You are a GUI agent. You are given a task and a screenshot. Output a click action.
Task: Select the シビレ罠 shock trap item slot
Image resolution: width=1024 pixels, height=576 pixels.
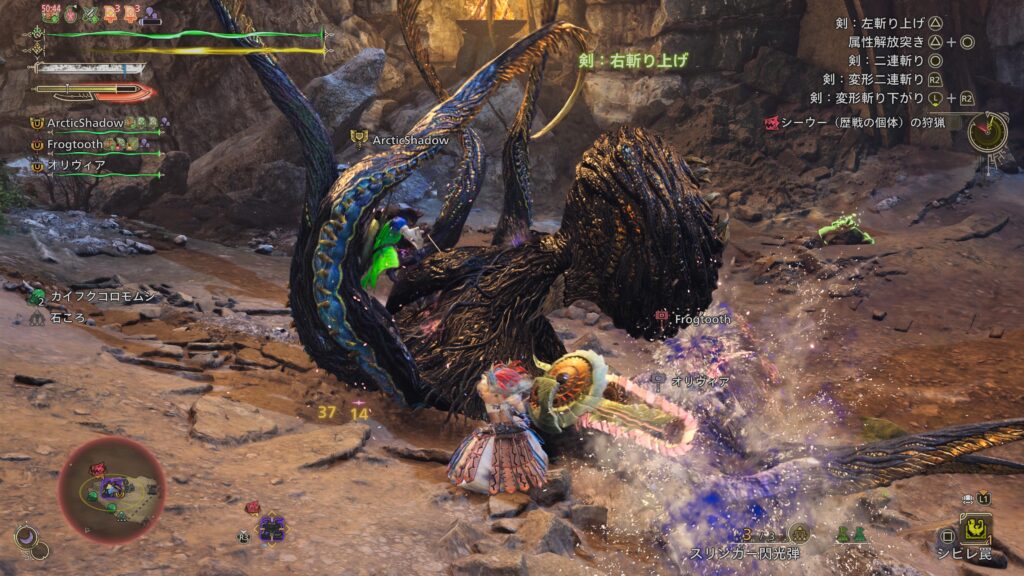click(973, 529)
